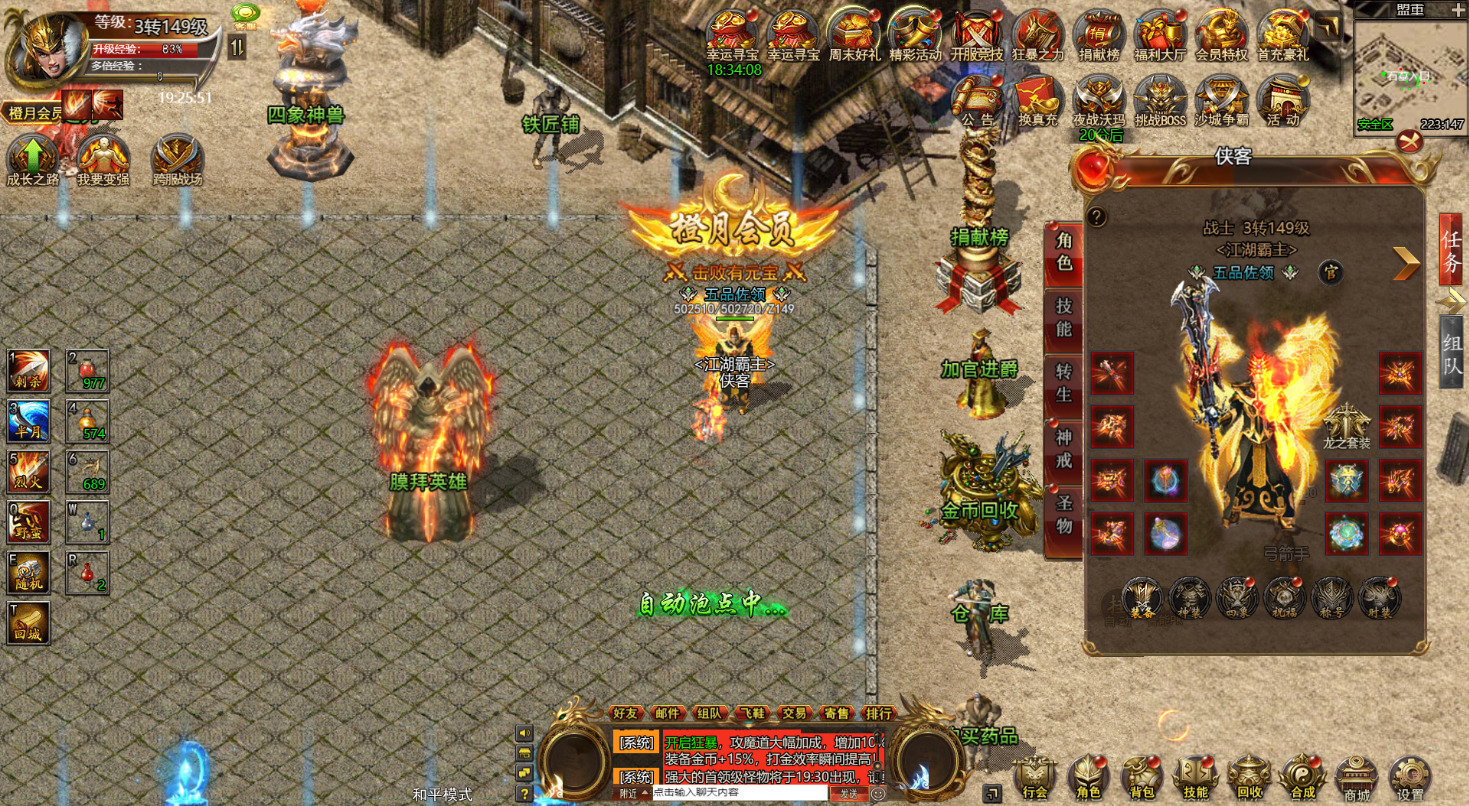Open the 商城 shop button
Viewport: 1469px width, 806px height.
(1357, 777)
